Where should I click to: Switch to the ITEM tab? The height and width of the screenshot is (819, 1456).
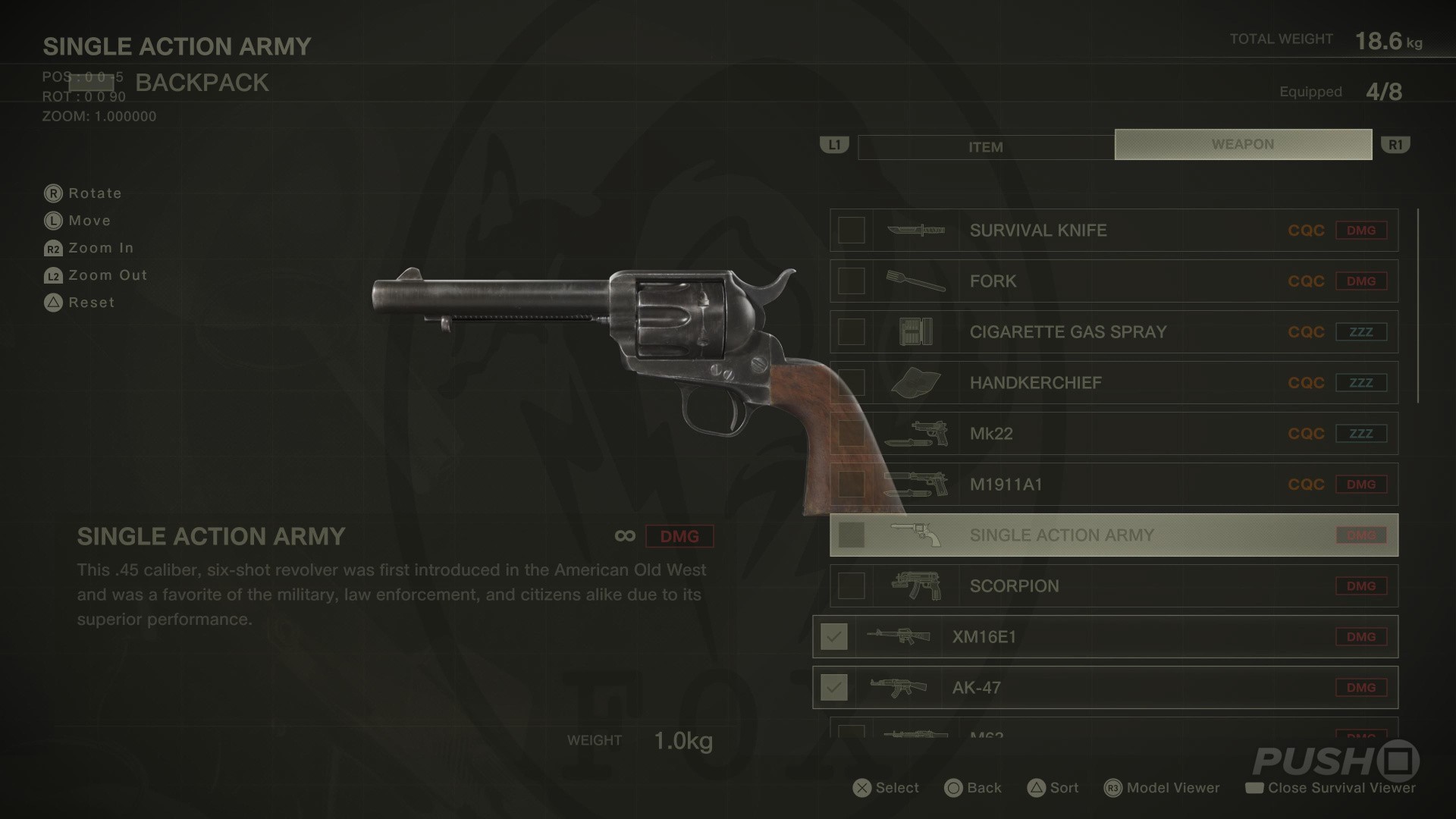click(x=985, y=147)
